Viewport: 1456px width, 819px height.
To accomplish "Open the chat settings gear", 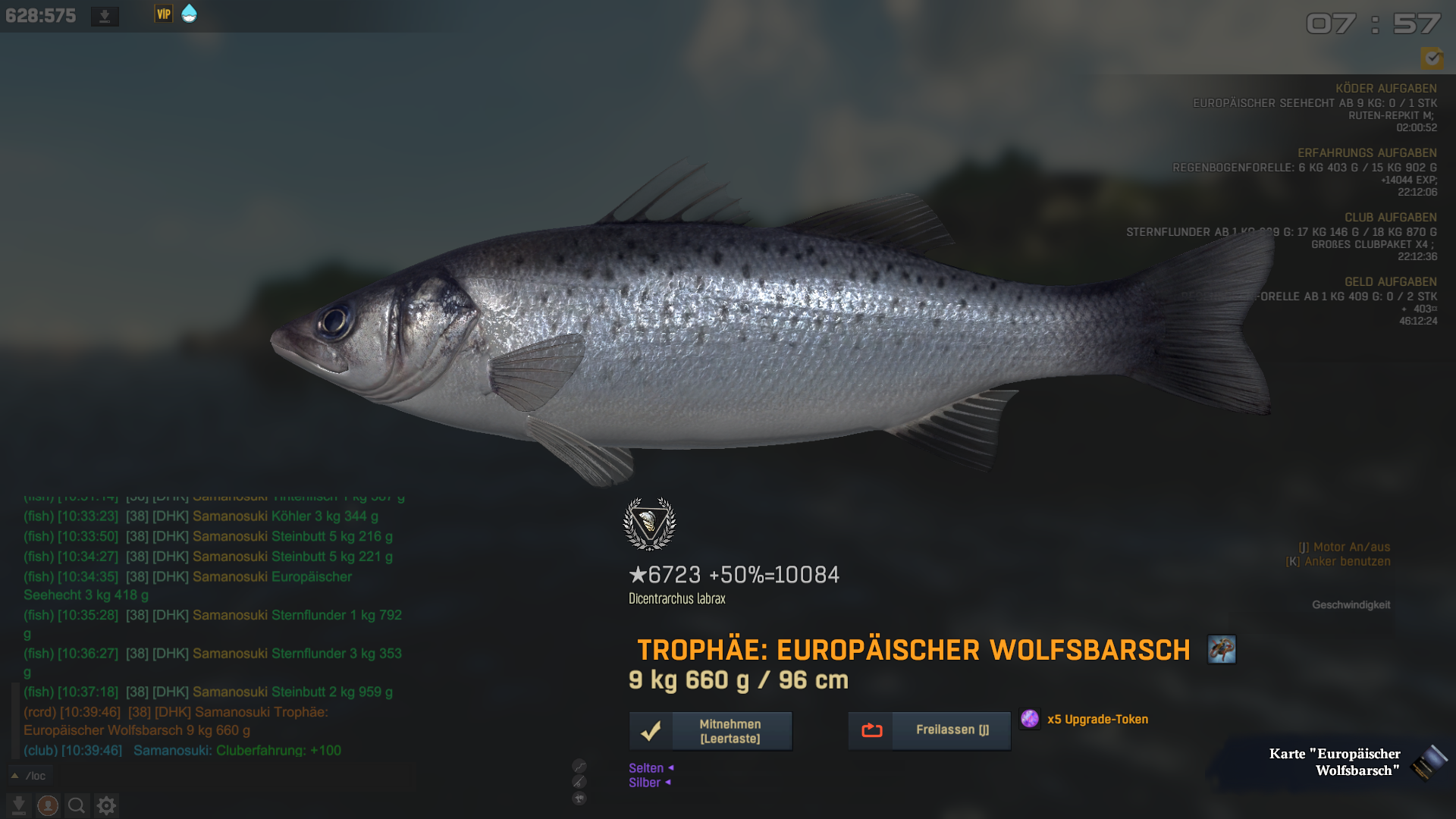I will [106, 805].
